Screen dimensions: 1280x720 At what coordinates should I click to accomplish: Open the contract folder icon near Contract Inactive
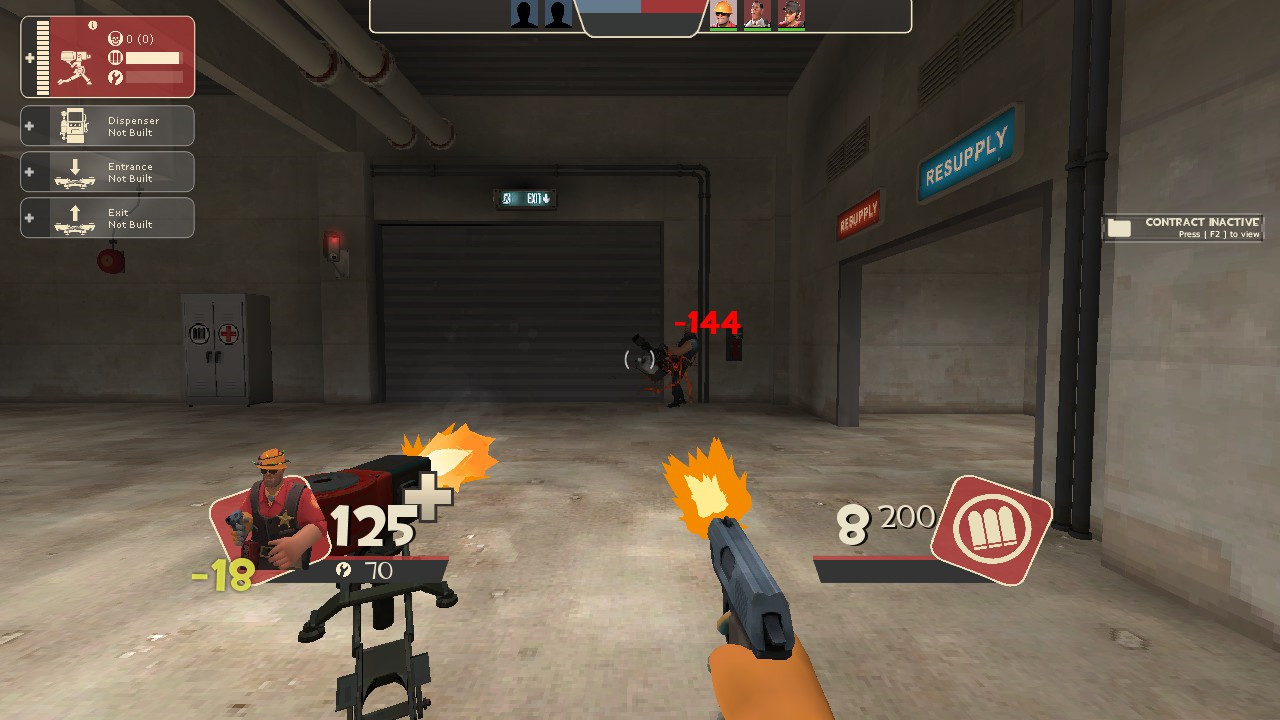click(x=1120, y=229)
